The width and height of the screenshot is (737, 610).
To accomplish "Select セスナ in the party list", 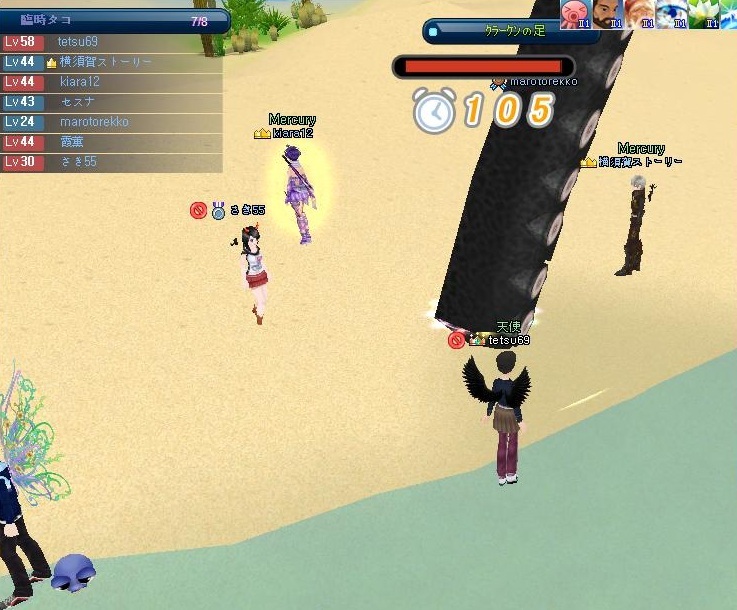I will point(110,102).
